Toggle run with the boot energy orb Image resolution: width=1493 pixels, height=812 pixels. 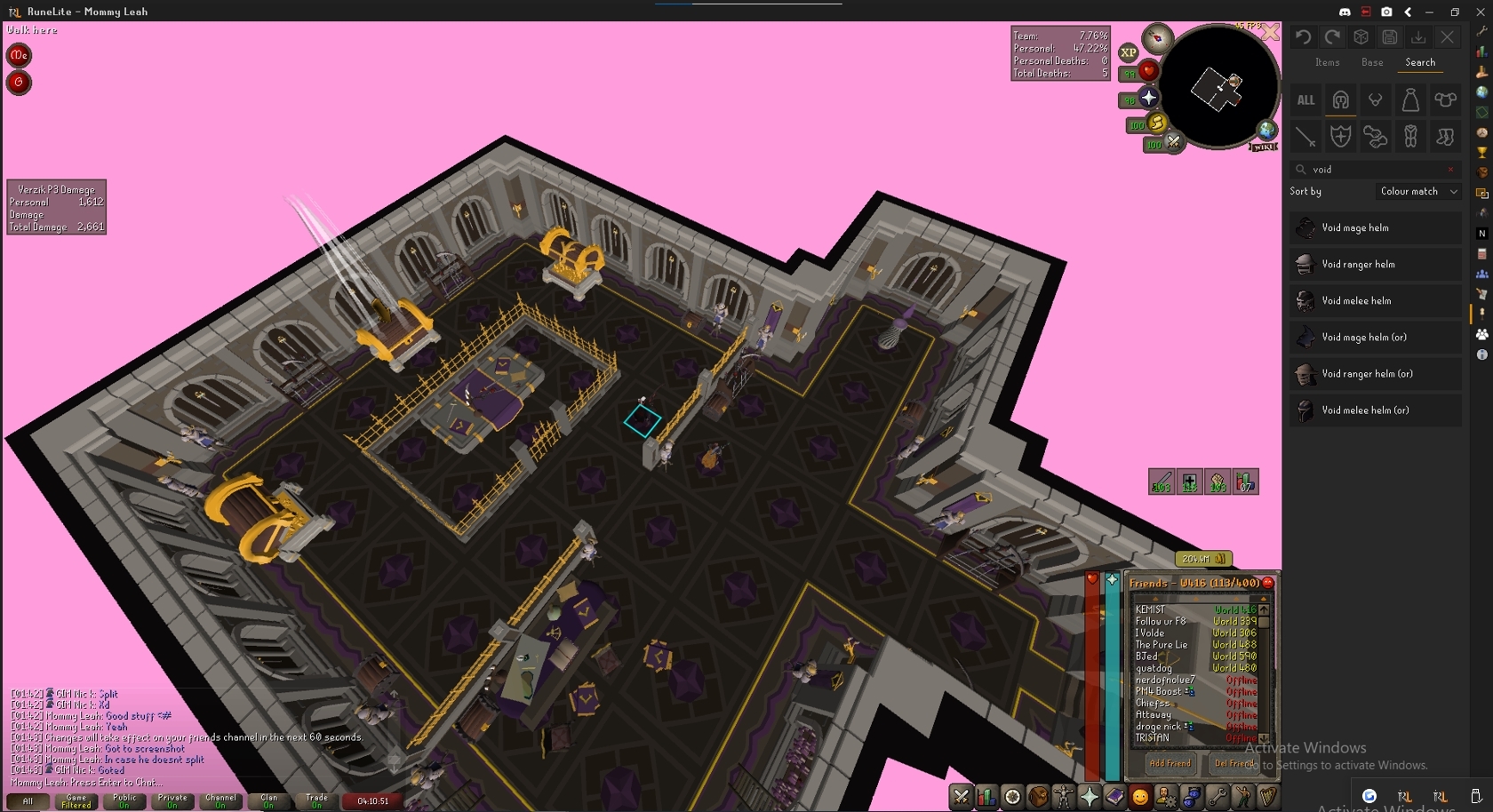tap(1156, 123)
